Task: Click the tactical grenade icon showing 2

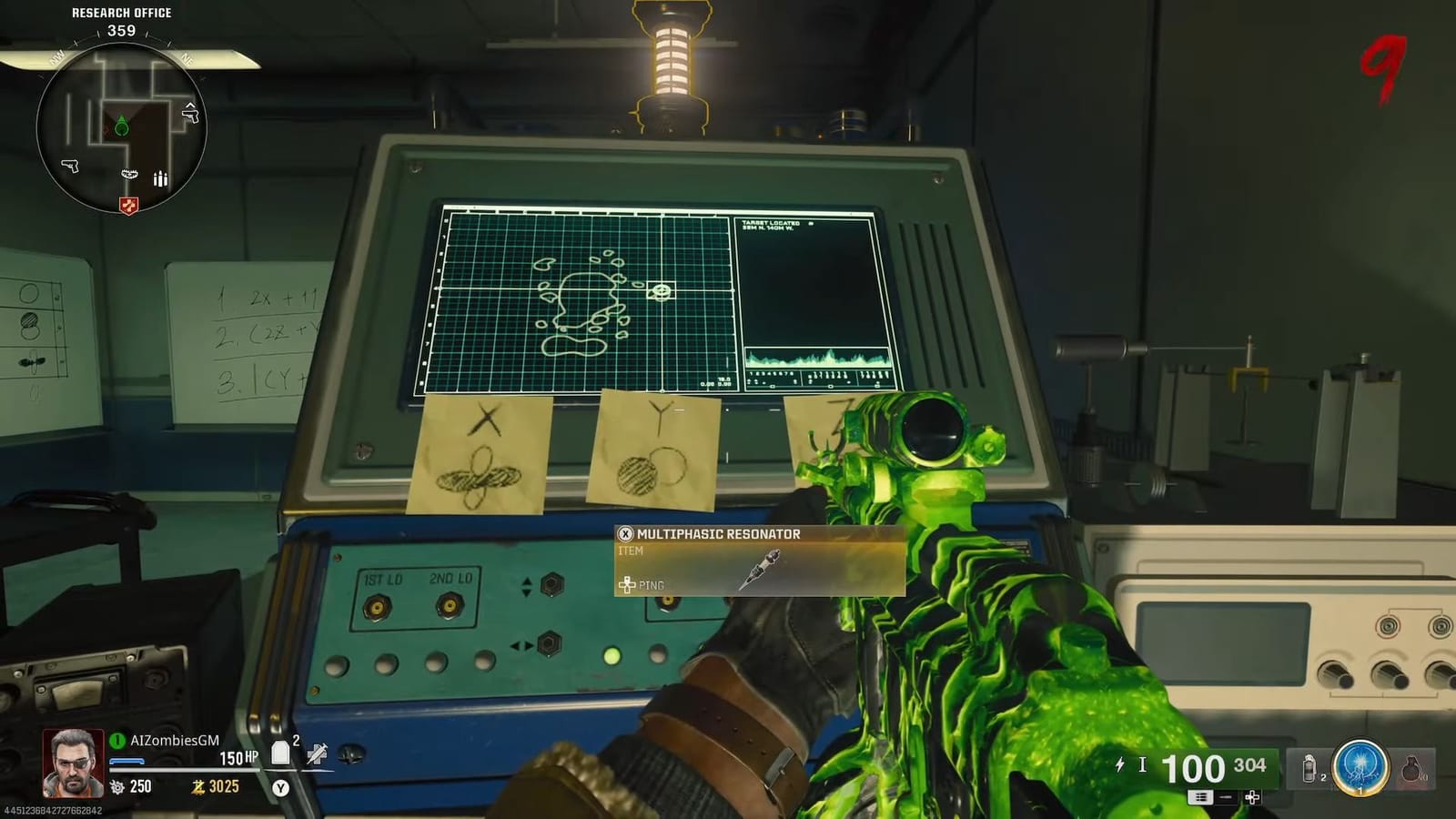Action: tap(1309, 767)
